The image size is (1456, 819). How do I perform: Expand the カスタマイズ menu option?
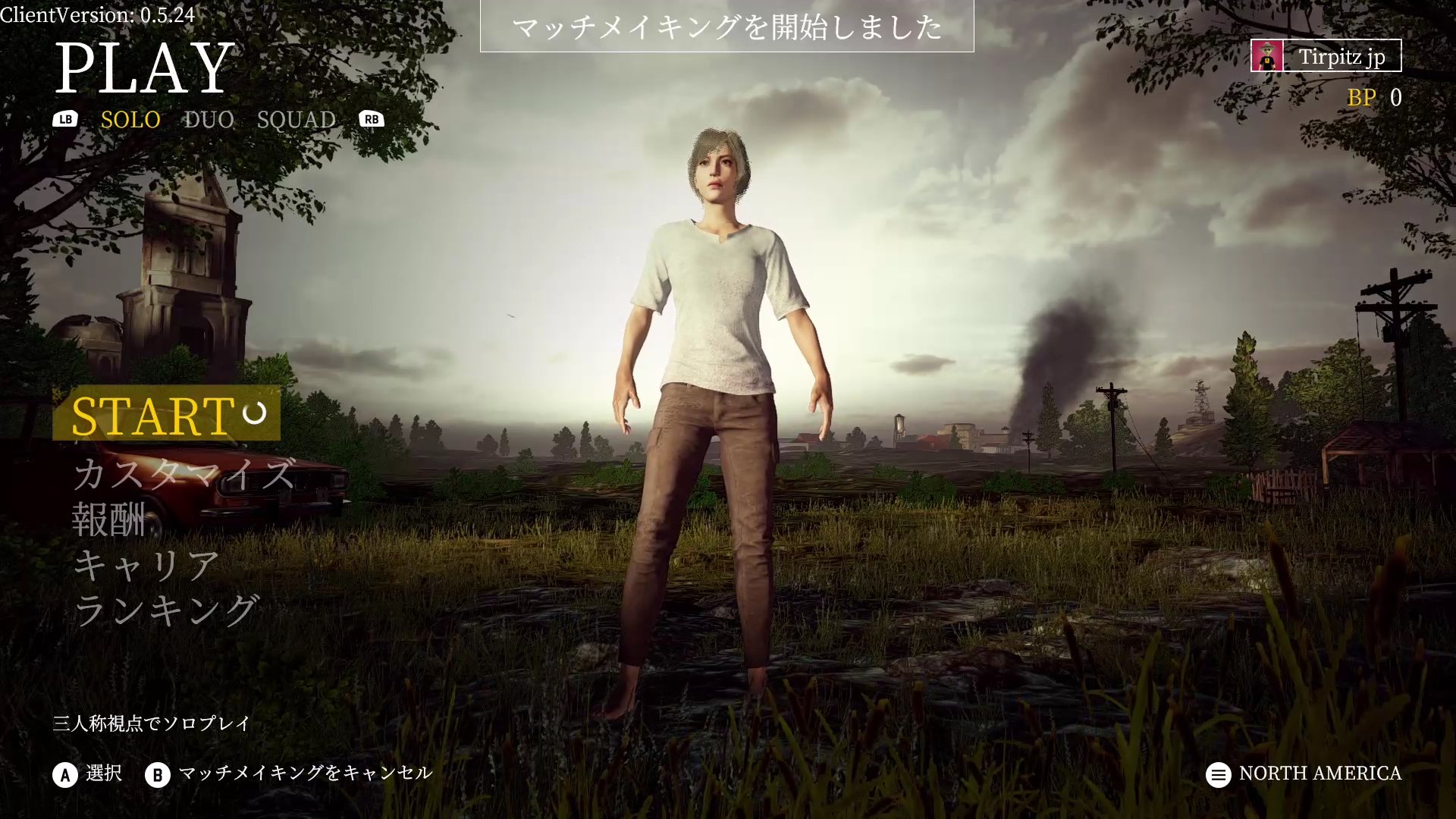[x=184, y=477]
